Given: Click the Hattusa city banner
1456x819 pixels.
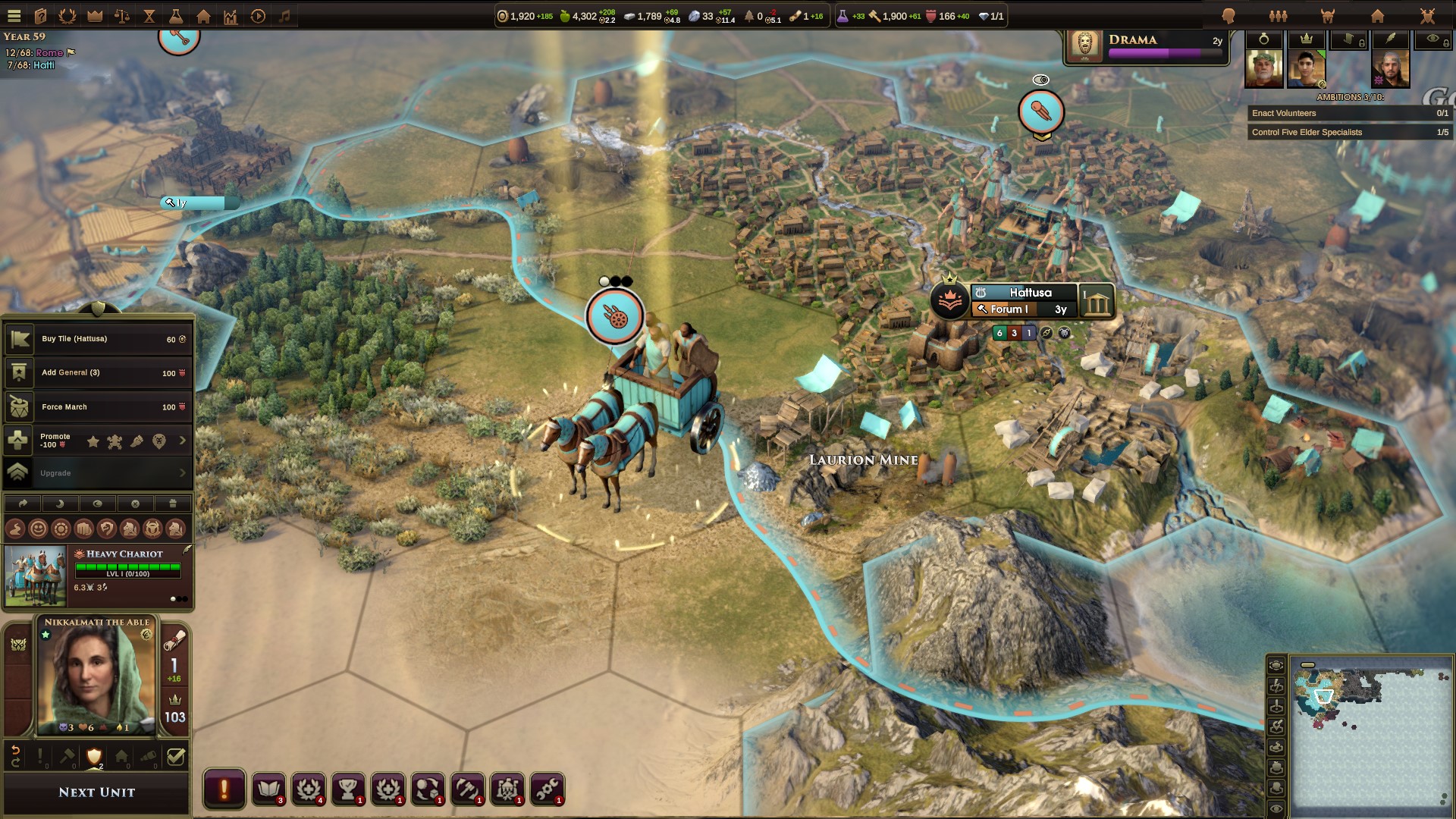Looking at the screenshot, I should coord(1029,293).
